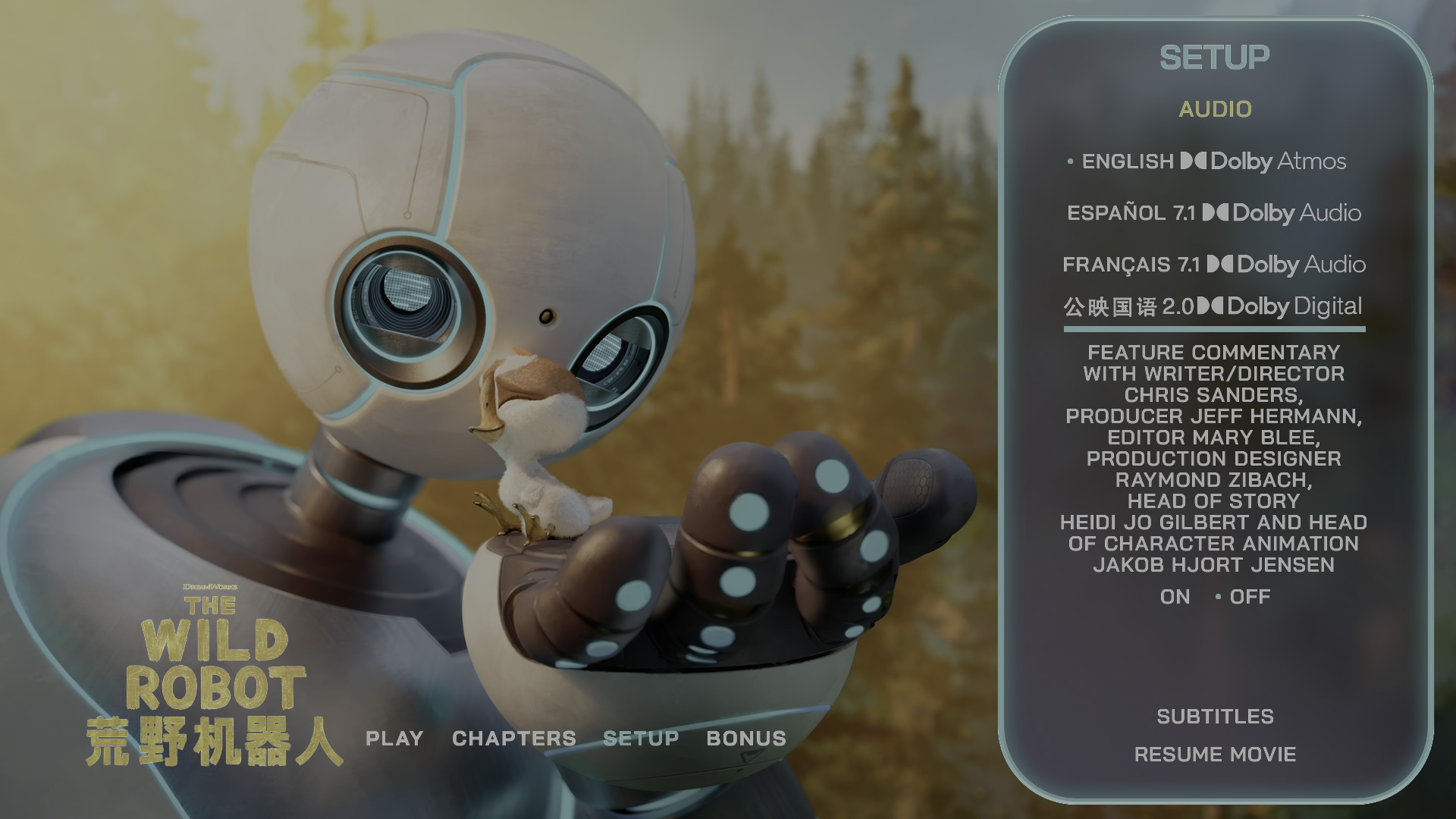Open the Subtitles options

[x=1215, y=717]
